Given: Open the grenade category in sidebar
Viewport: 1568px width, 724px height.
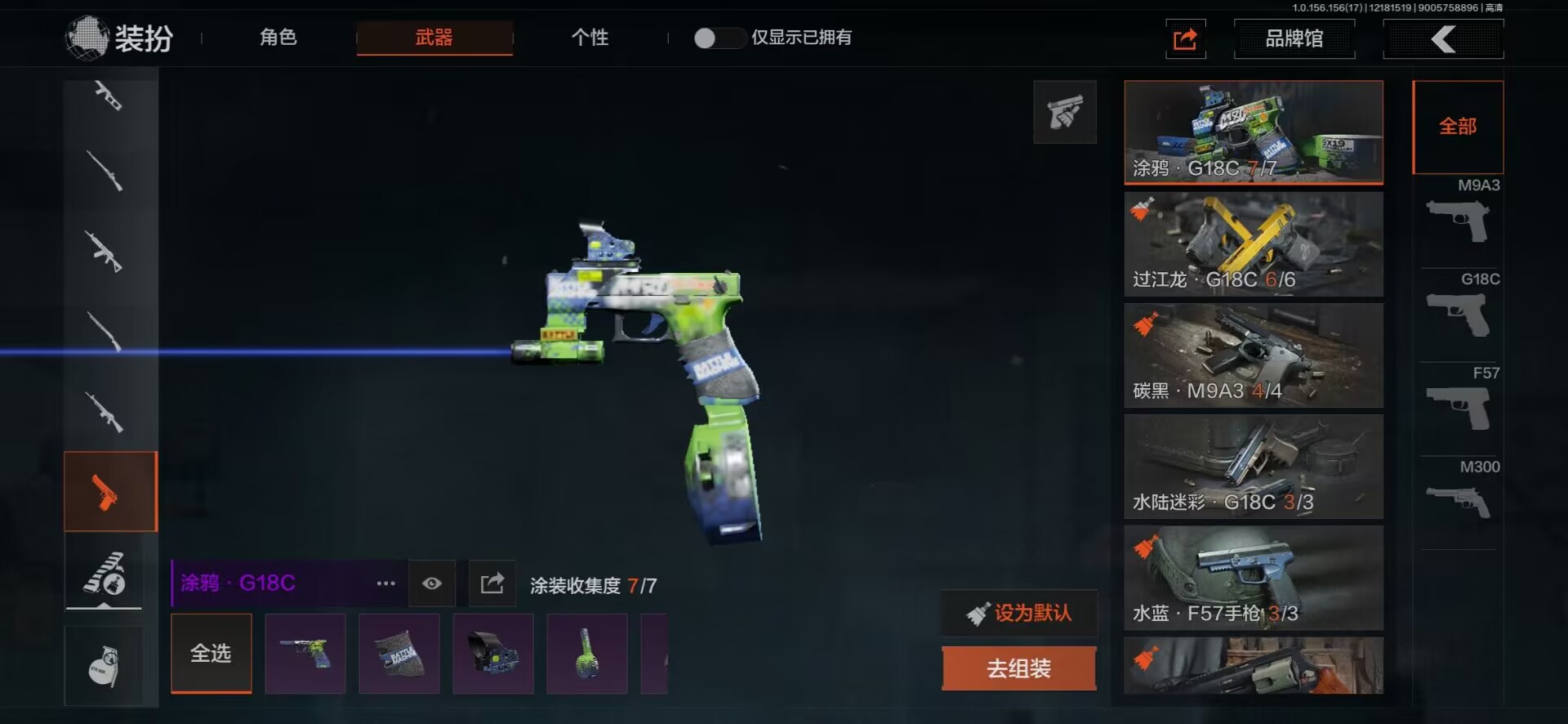Looking at the screenshot, I should click(x=104, y=665).
